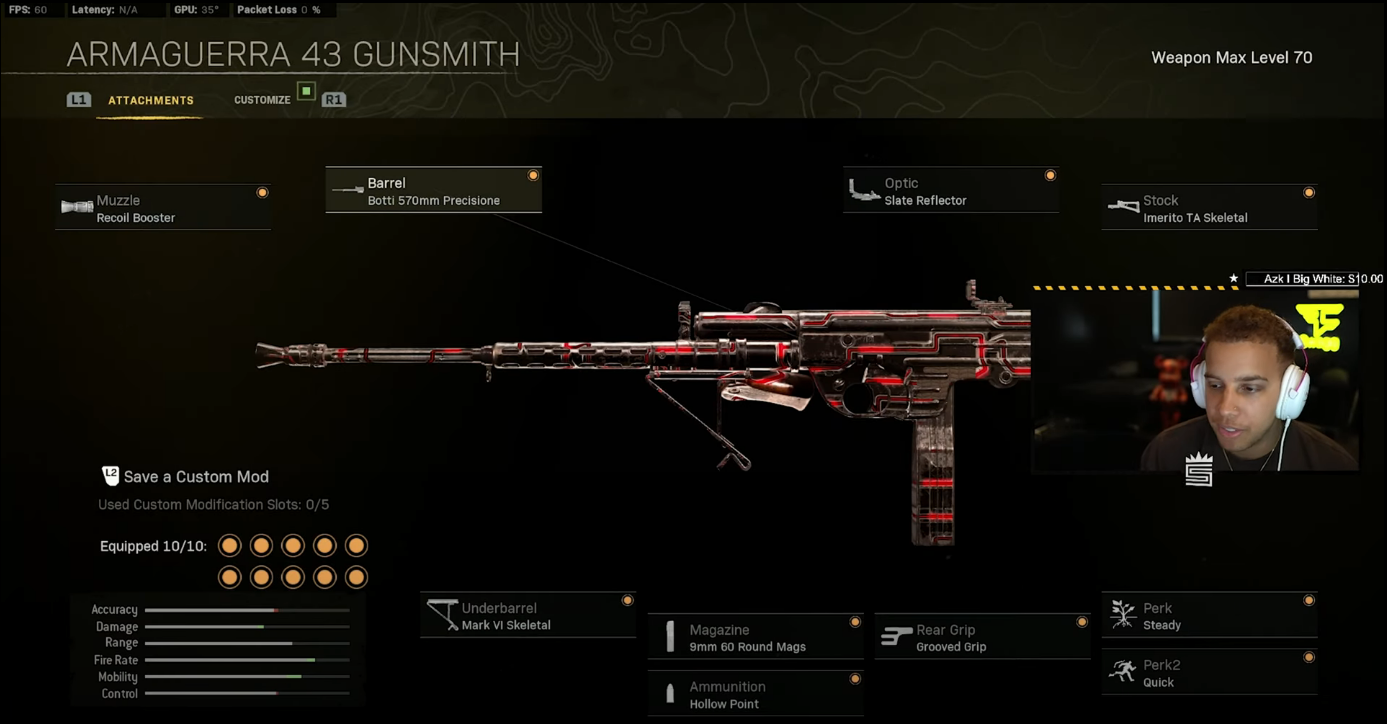Select the Quick perk icon in Perk2 slot
This screenshot has height=724, width=1387.
pyautogui.click(x=1122, y=671)
